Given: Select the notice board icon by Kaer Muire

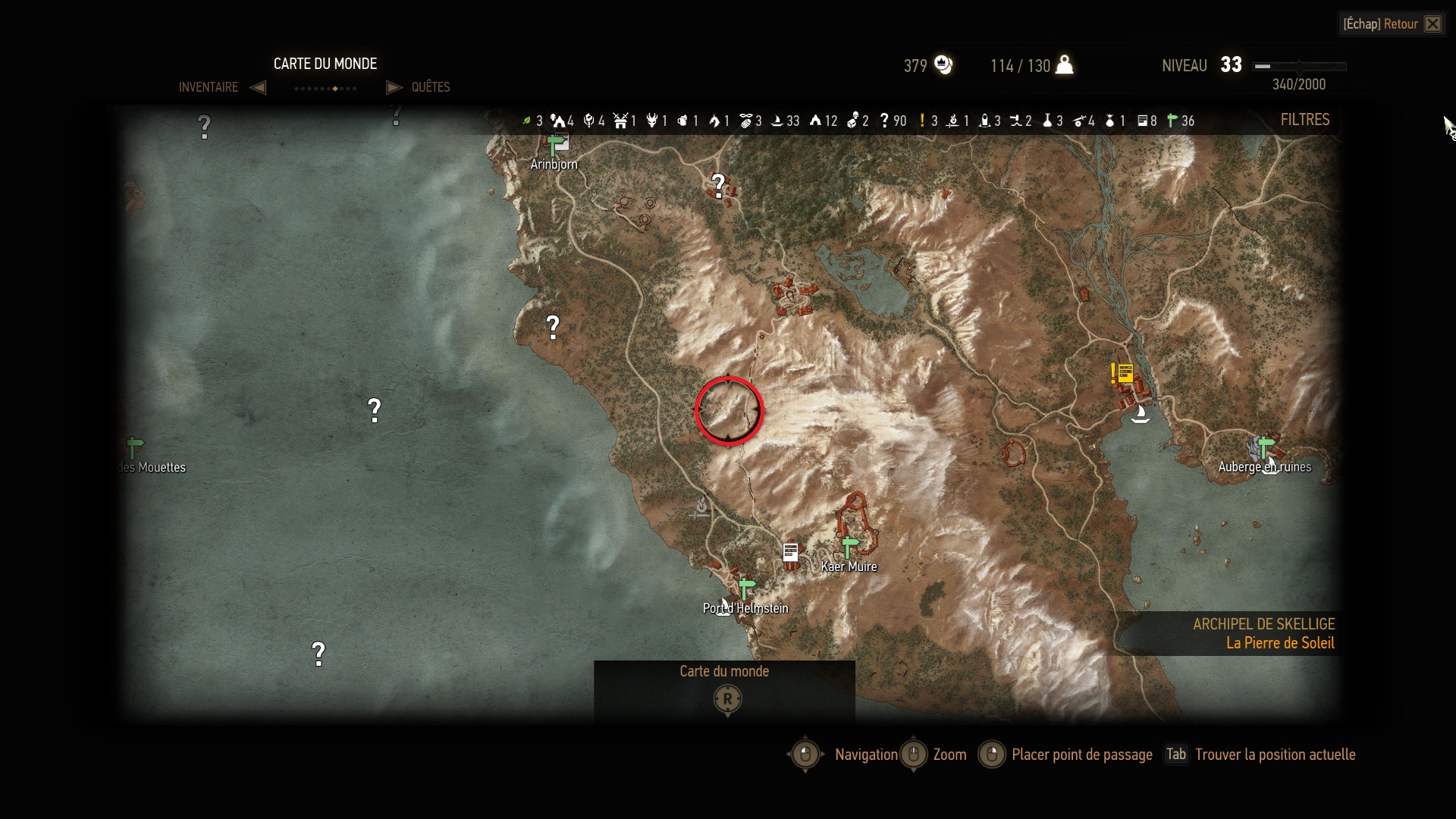Looking at the screenshot, I should point(790,552).
